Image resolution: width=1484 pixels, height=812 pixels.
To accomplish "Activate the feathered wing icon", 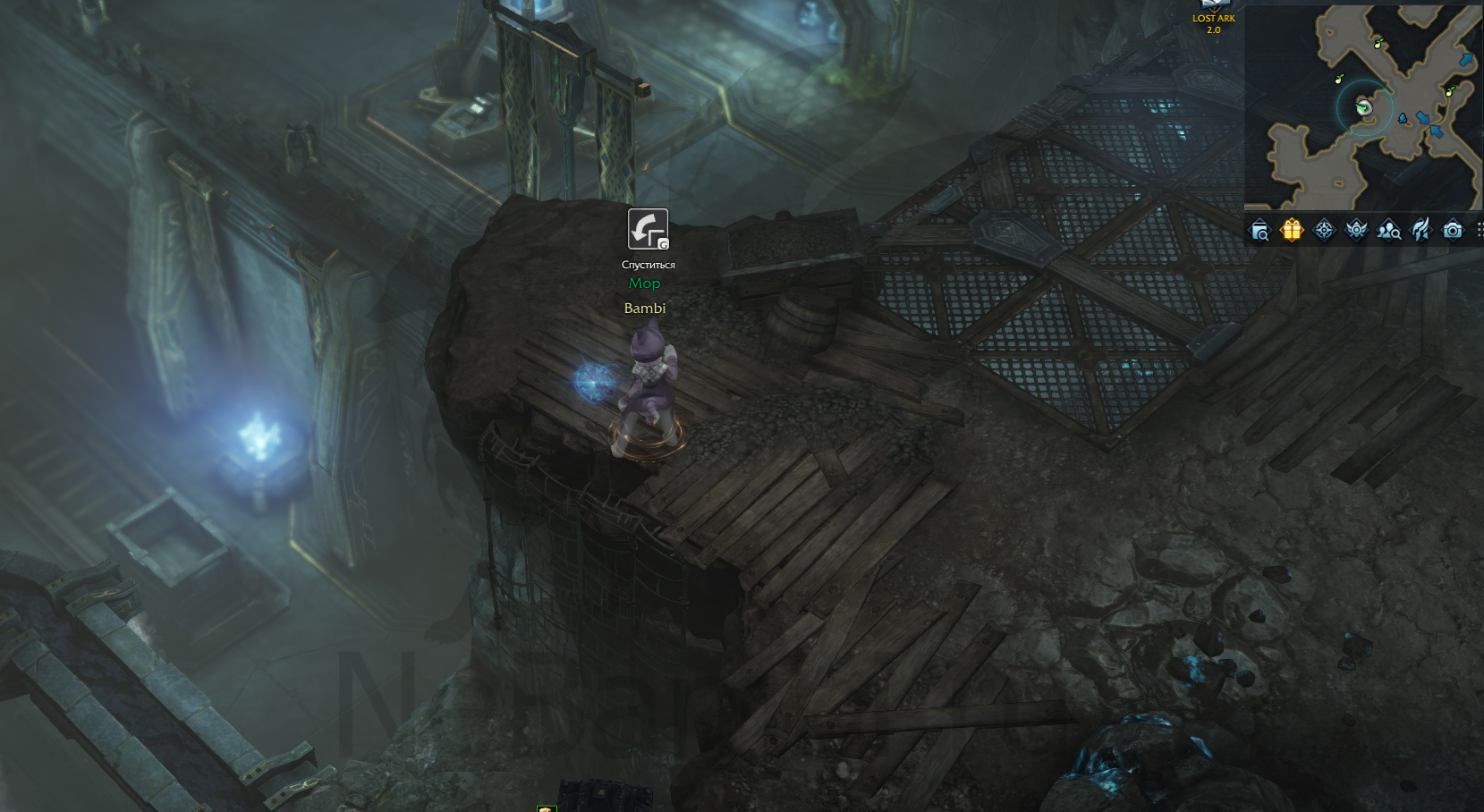I will click(x=1420, y=231).
